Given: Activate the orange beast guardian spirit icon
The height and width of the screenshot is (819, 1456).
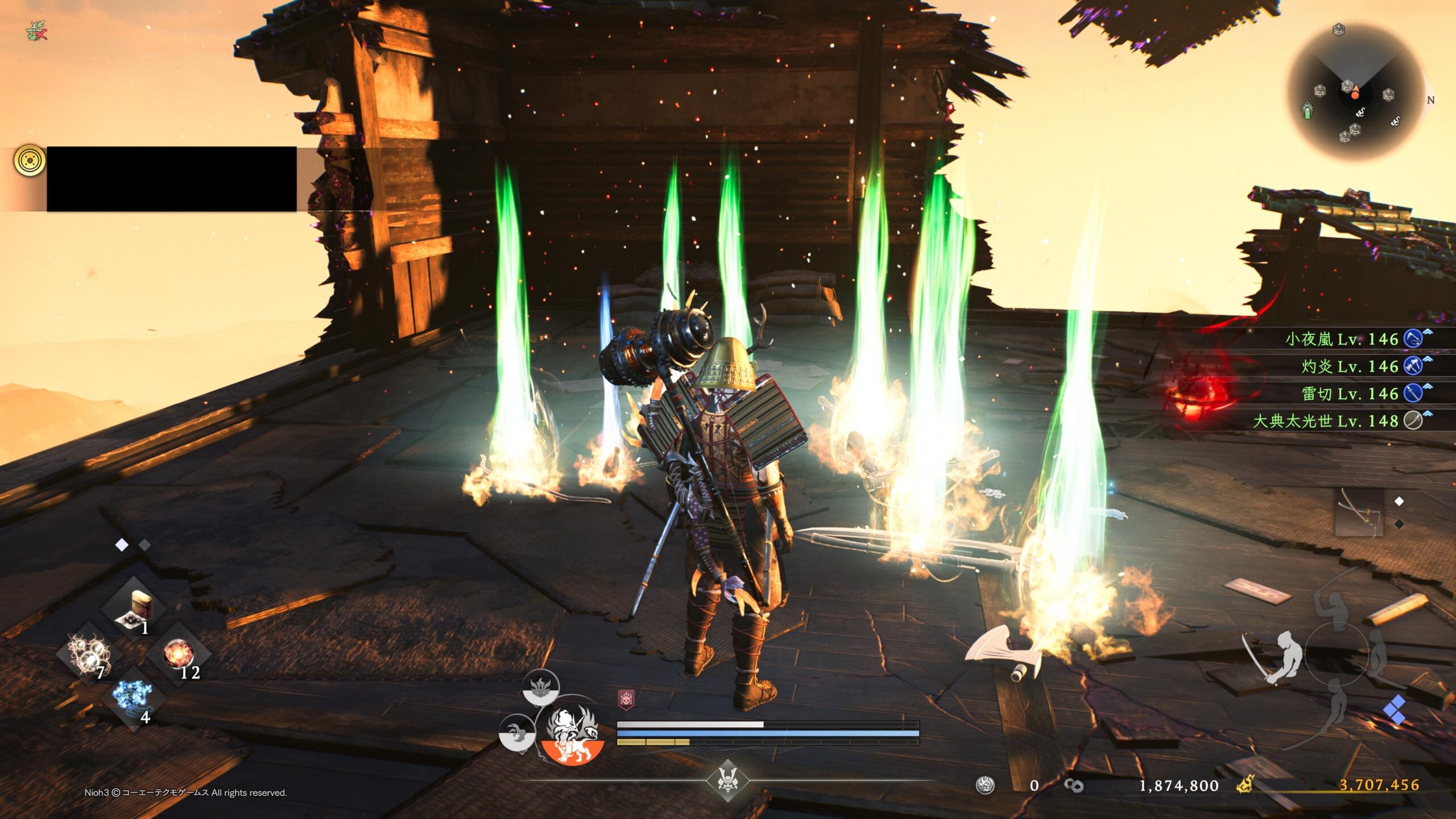Looking at the screenshot, I should tap(572, 735).
